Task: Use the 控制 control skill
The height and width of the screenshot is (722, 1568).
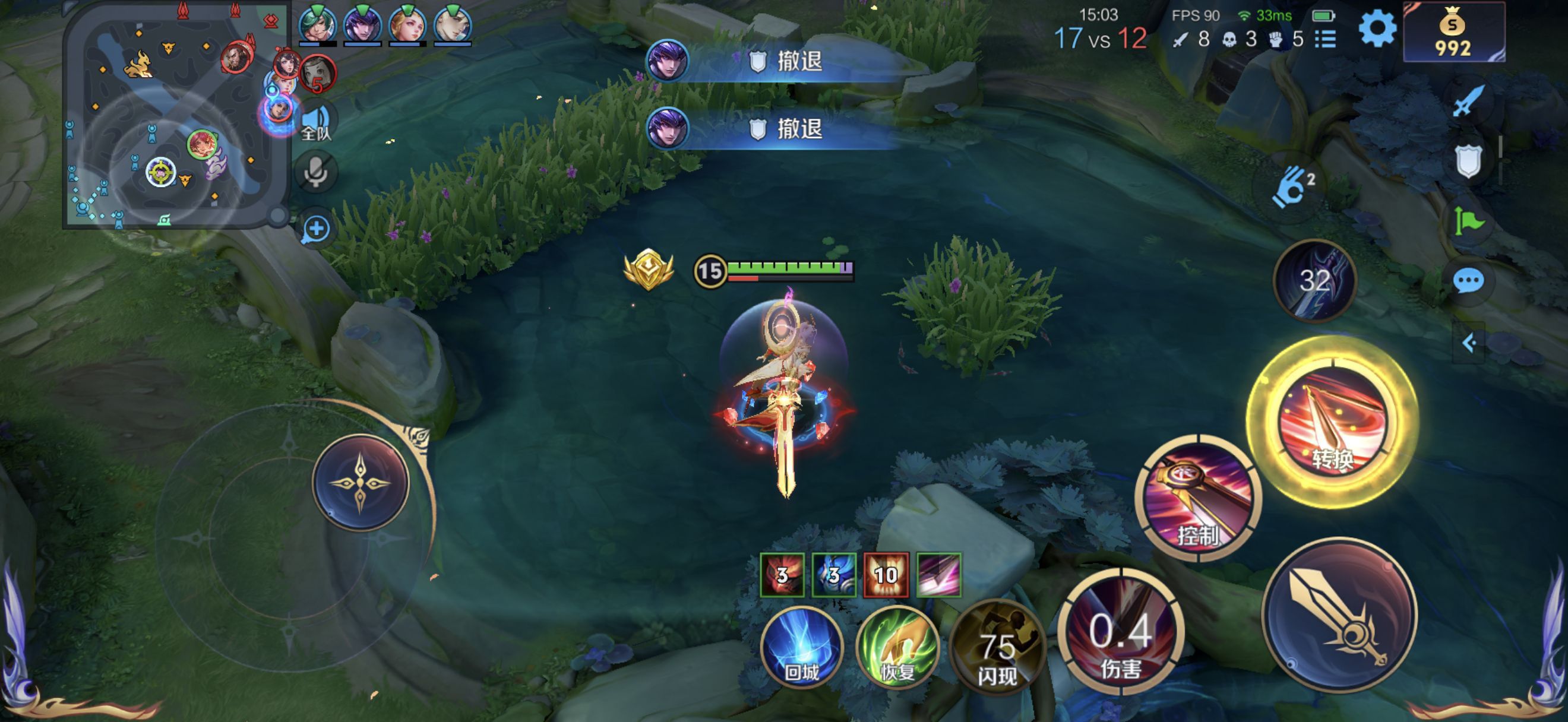Action: coord(1198,498)
